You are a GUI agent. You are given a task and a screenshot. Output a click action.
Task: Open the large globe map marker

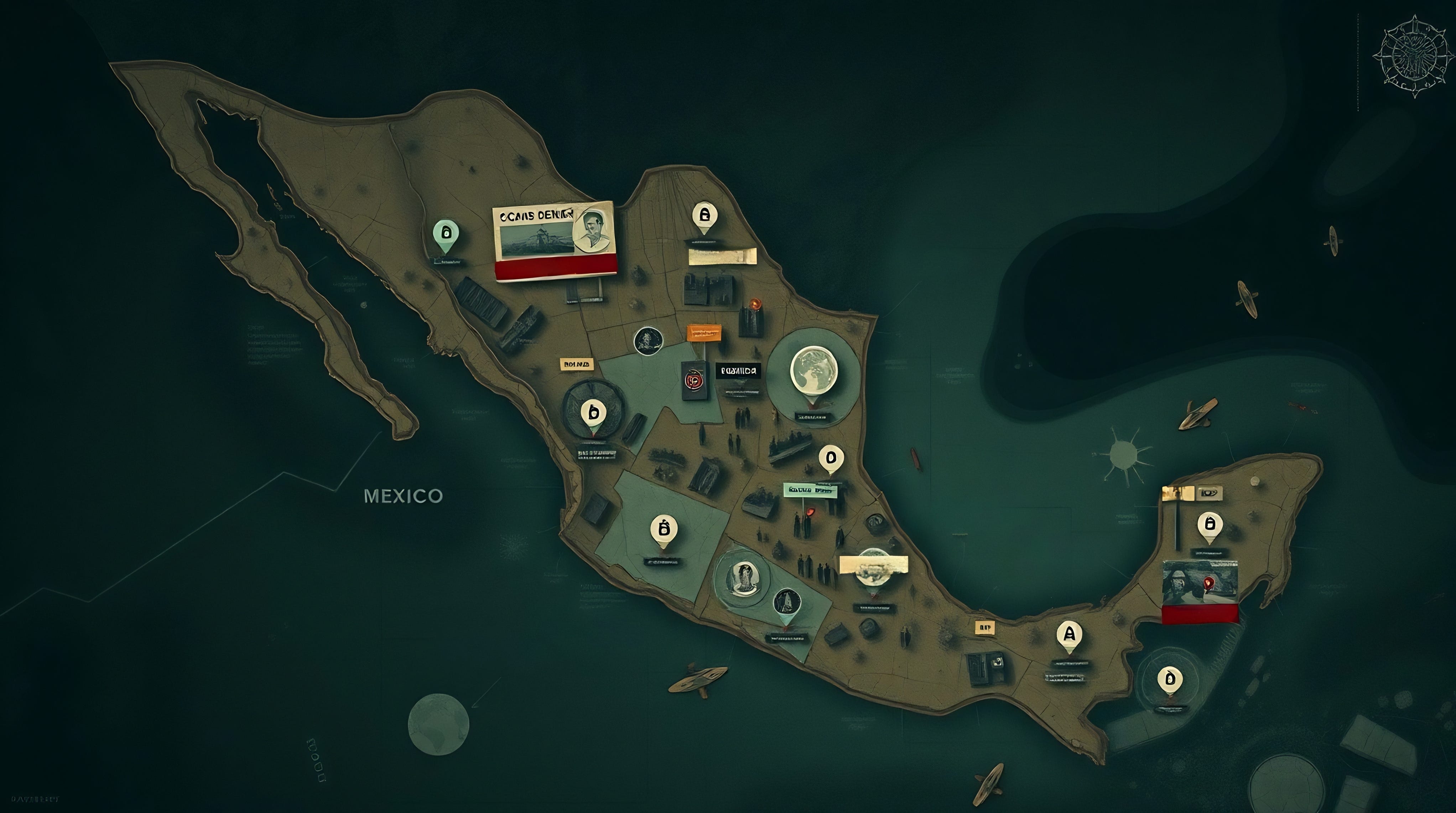click(x=814, y=370)
